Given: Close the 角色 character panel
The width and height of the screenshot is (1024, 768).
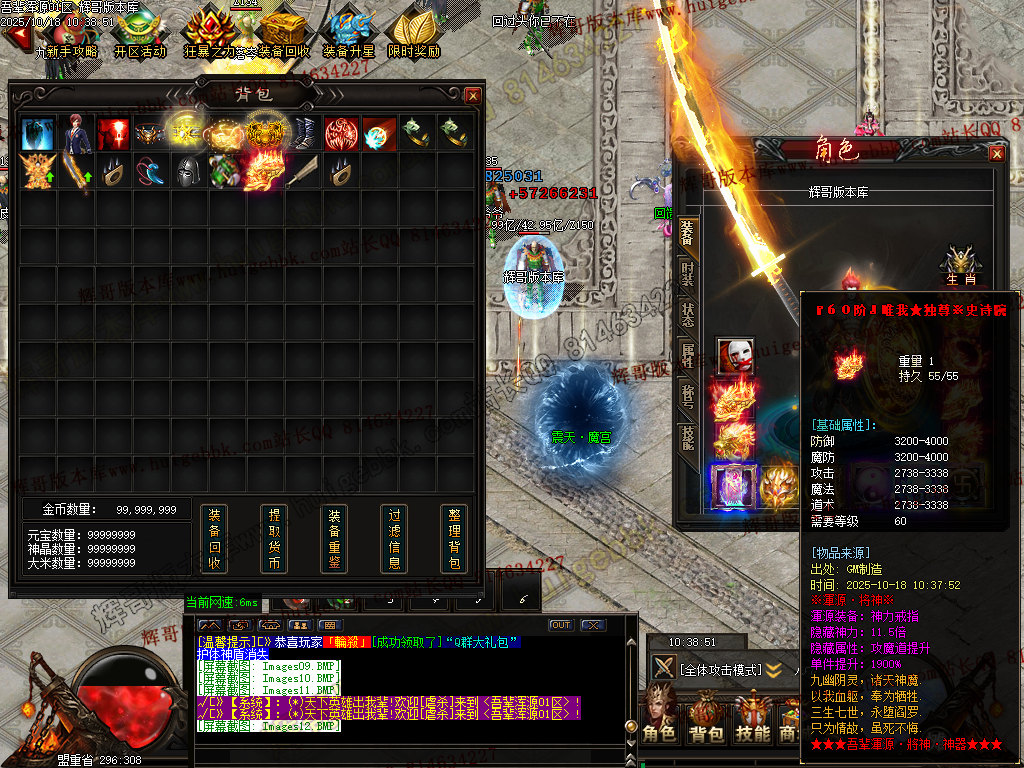Looking at the screenshot, I should [996, 154].
